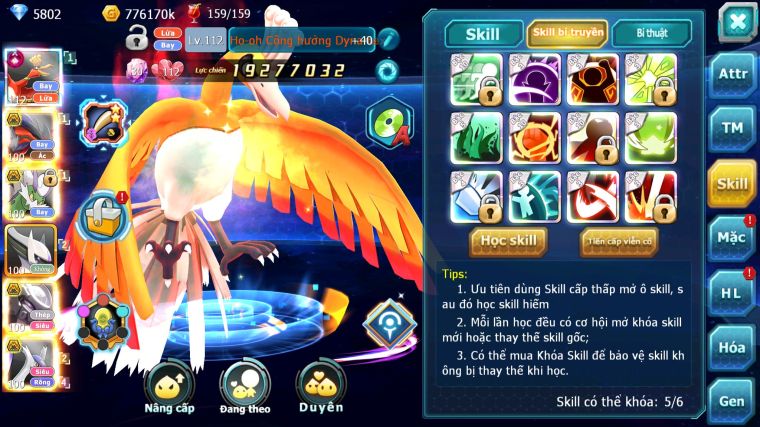This screenshot has width=760, height=427.
Task: Click the Học skill button
Action: 509,241
